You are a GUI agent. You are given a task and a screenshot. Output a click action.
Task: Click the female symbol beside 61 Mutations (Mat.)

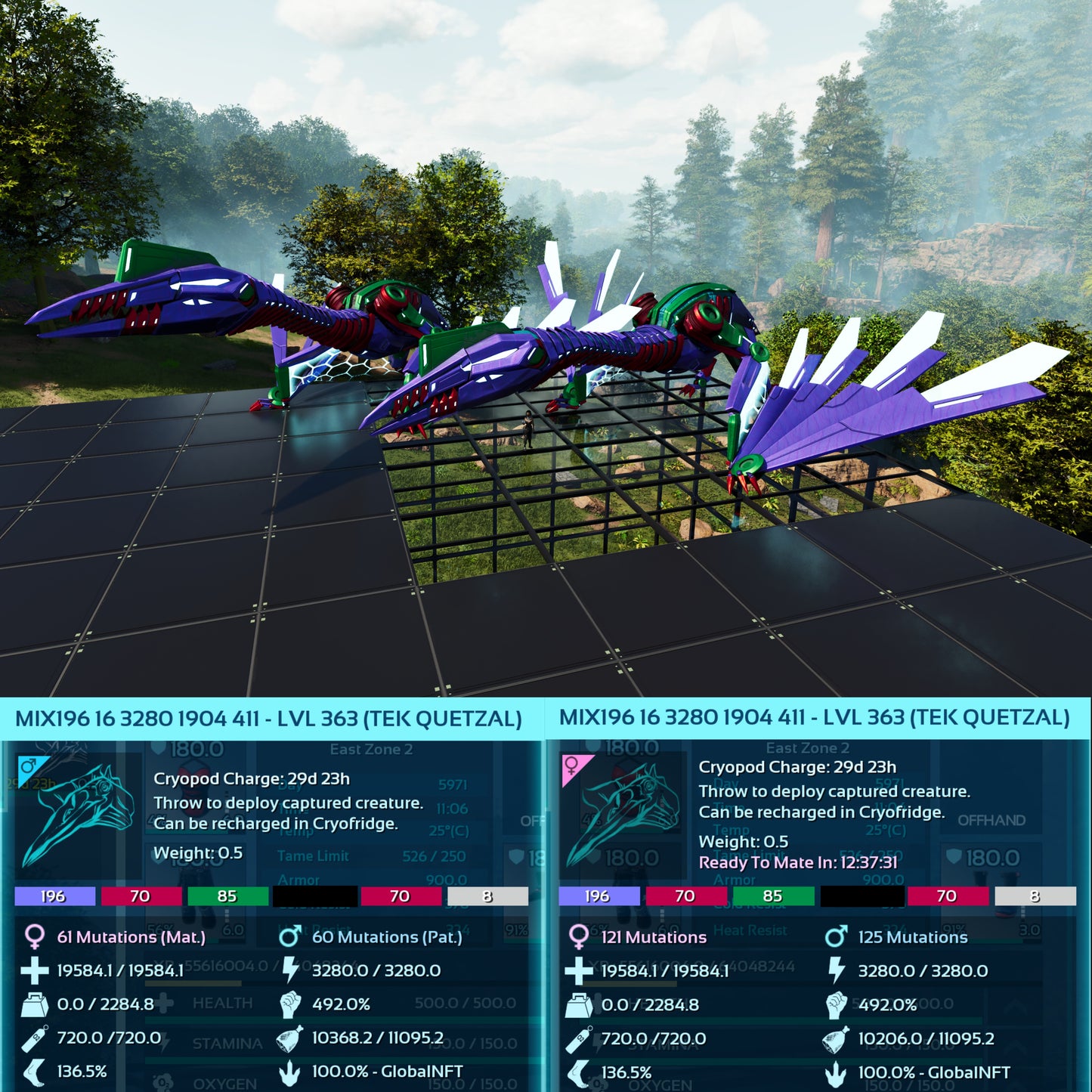click(34, 937)
